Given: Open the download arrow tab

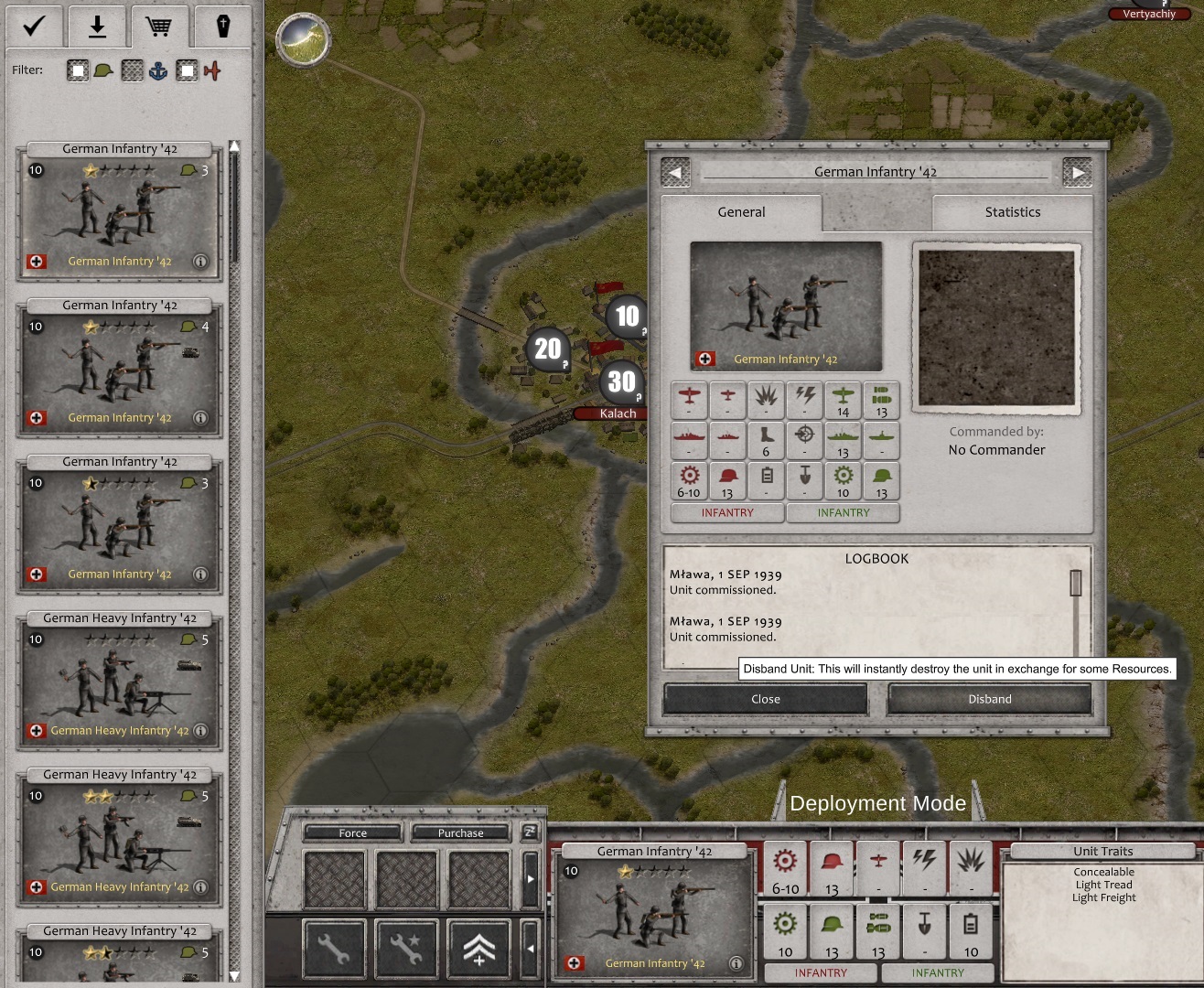Looking at the screenshot, I should (96, 27).
